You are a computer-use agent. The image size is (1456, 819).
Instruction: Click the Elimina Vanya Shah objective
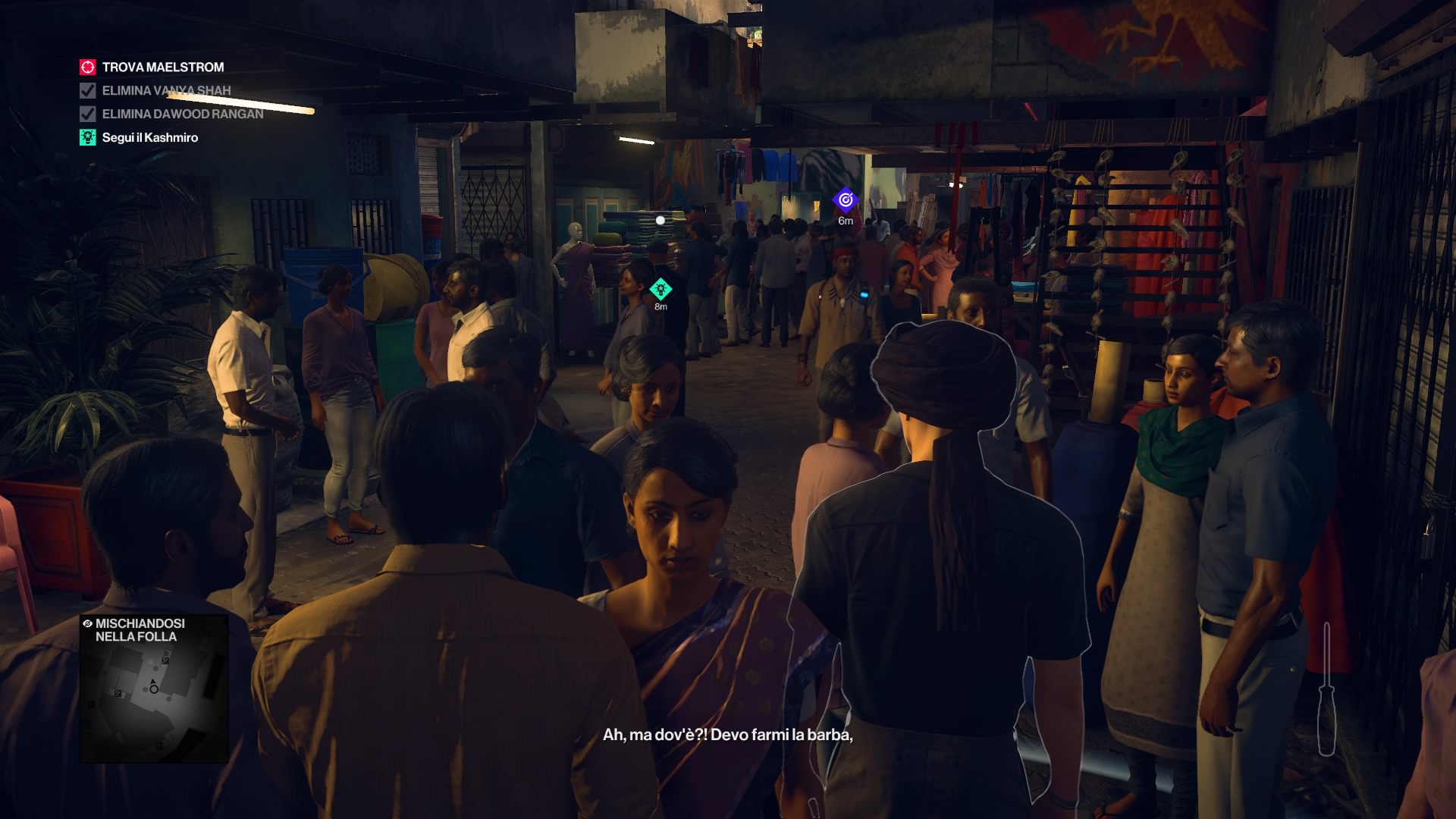pyautogui.click(x=165, y=91)
